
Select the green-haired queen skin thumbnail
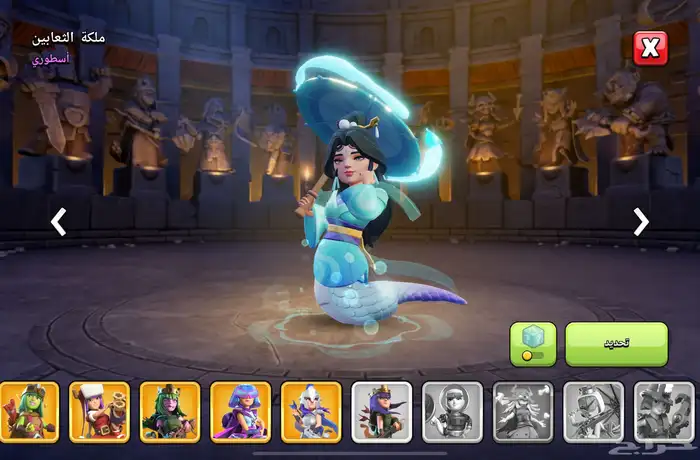click(28, 411)
